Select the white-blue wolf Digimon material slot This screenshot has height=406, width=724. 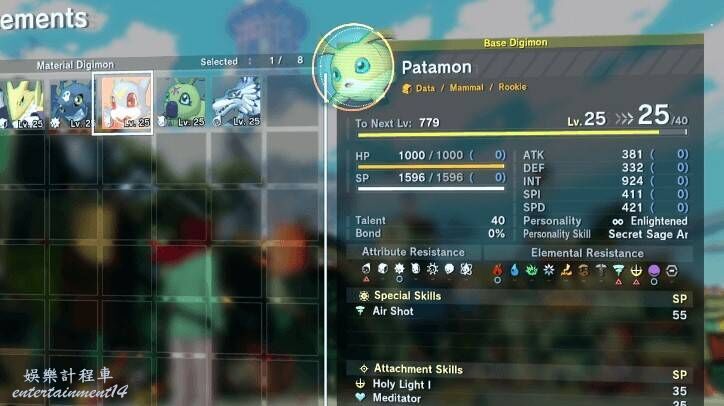coord(238,103)
